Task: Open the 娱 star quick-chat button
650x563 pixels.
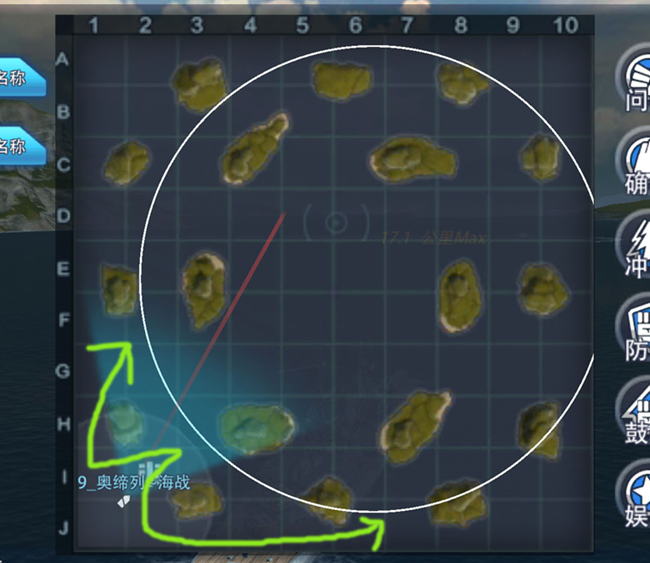Action: tap(634, 493)
